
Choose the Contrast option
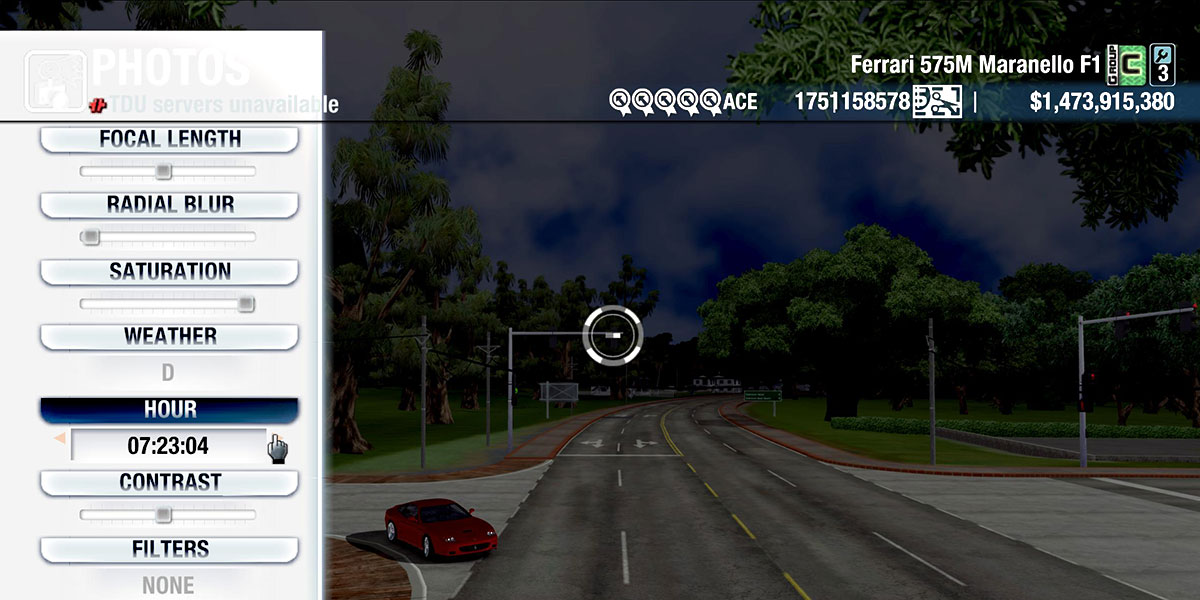[x=169, y=482]
